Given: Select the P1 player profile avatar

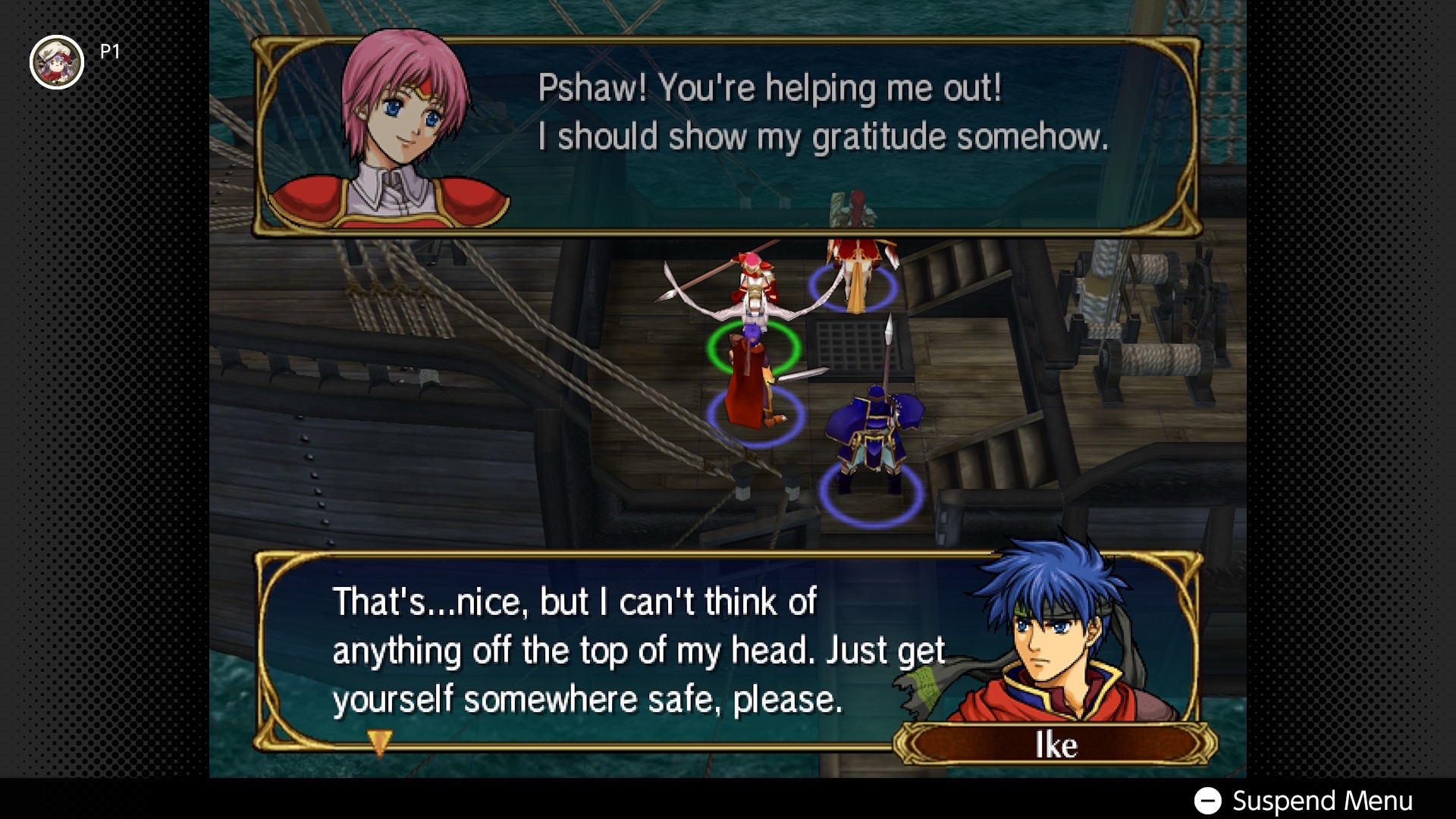Looking at the screenshot, I should (x=56, y=62).
